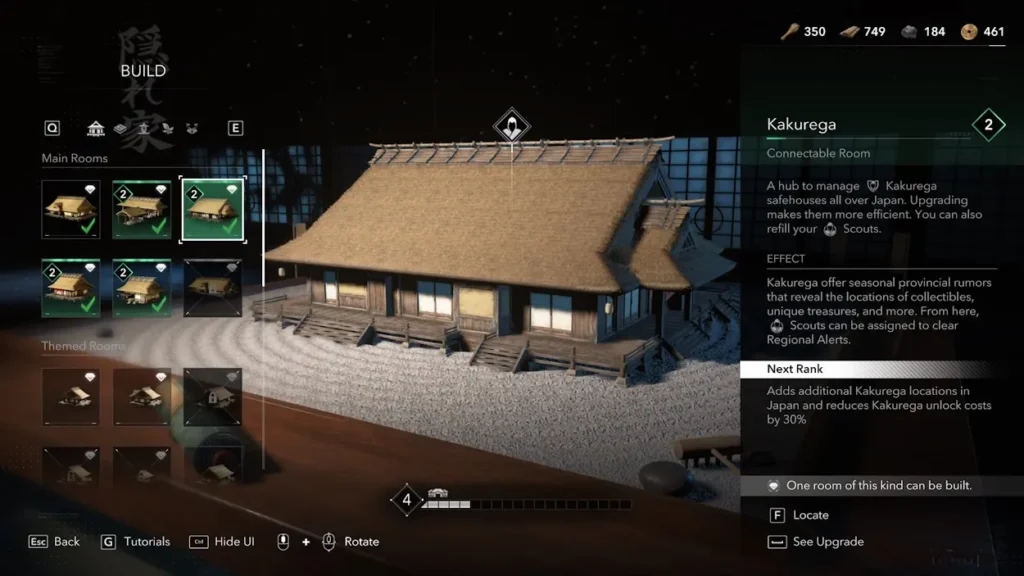Go Back from the Build menu
The width and height of the screenshot is (1024, 576).
click(55, 541)
